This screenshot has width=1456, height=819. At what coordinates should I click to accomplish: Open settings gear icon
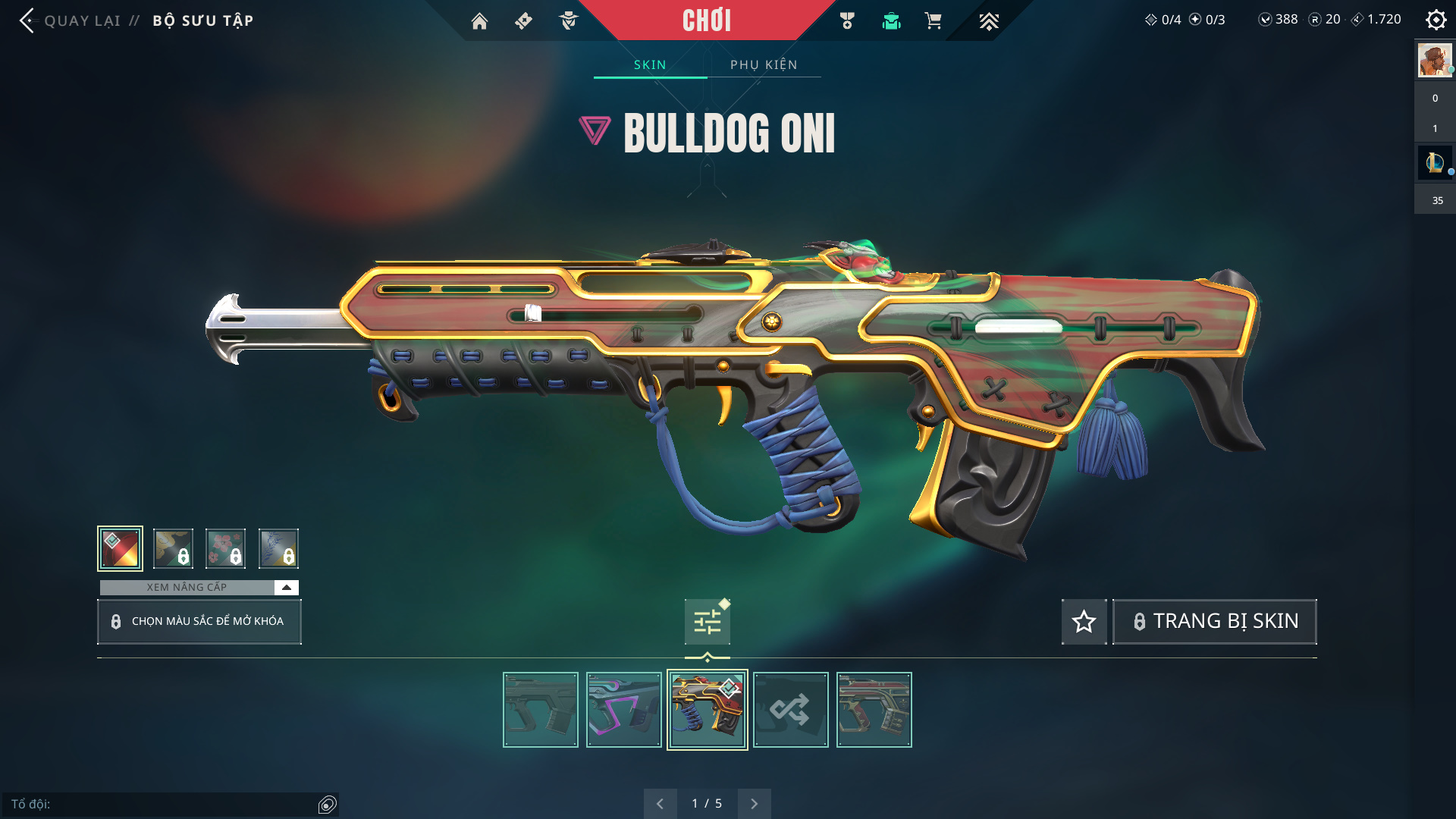(1436, 20)
